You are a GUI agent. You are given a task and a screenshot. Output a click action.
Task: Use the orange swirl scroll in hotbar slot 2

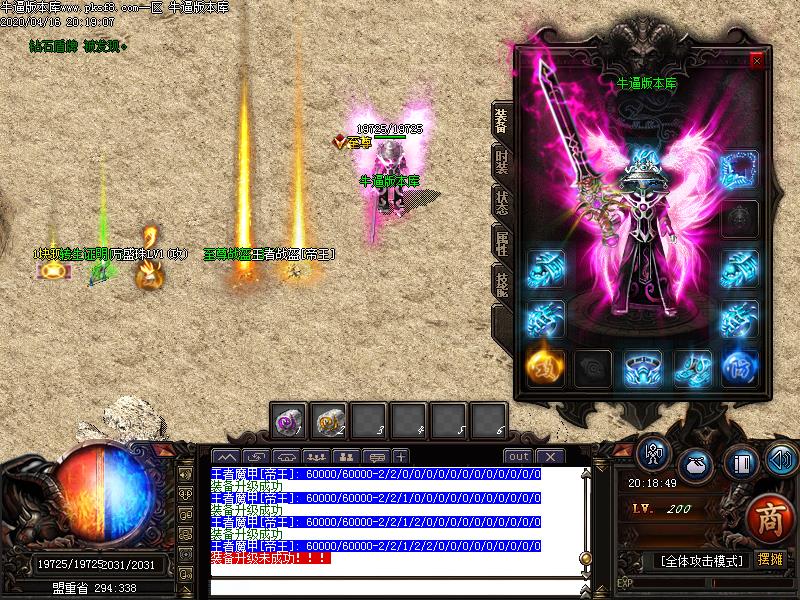[329, 422]
